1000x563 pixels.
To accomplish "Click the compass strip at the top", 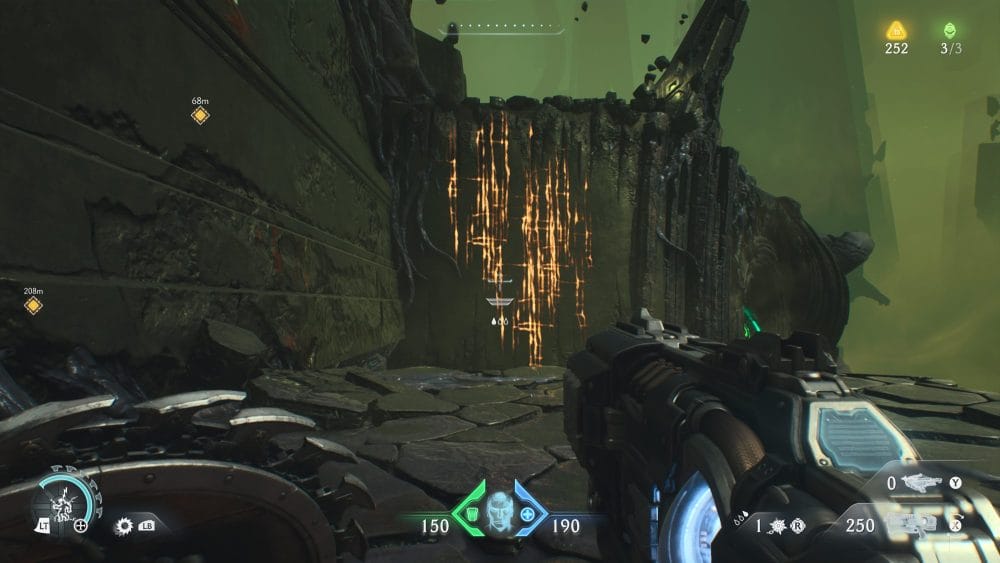I will tap(505, 28).
